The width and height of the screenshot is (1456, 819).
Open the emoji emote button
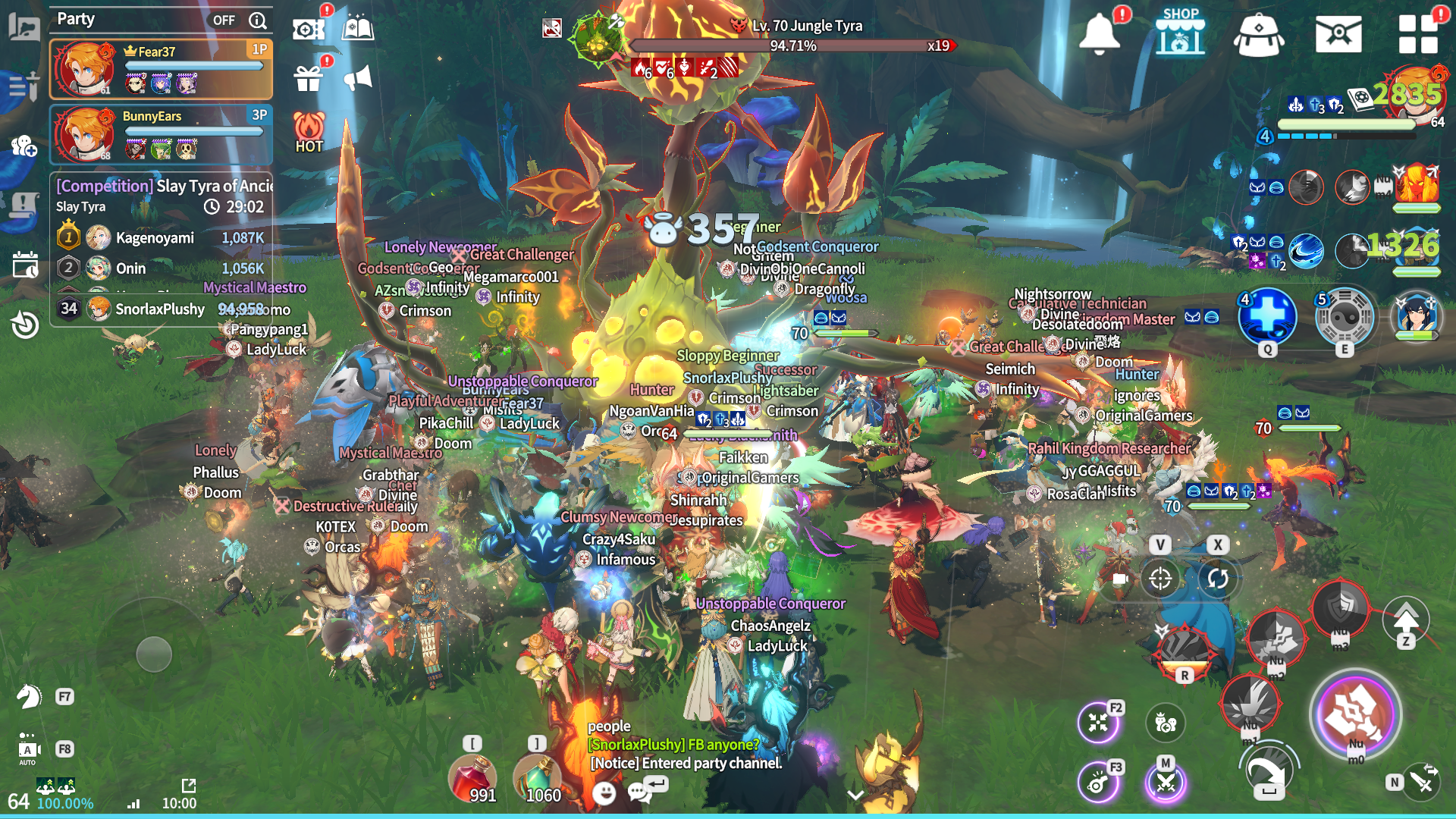point(604,793)
